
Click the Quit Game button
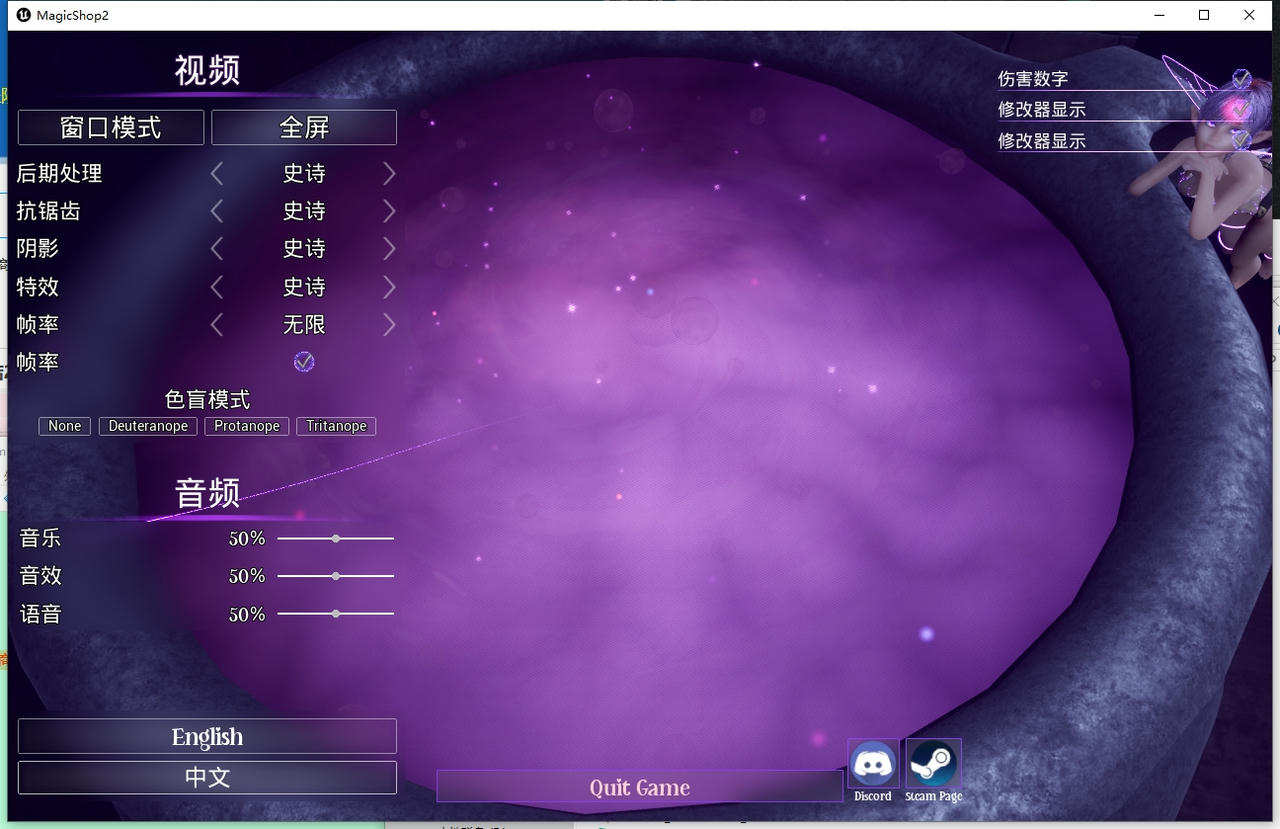(639, 787)
